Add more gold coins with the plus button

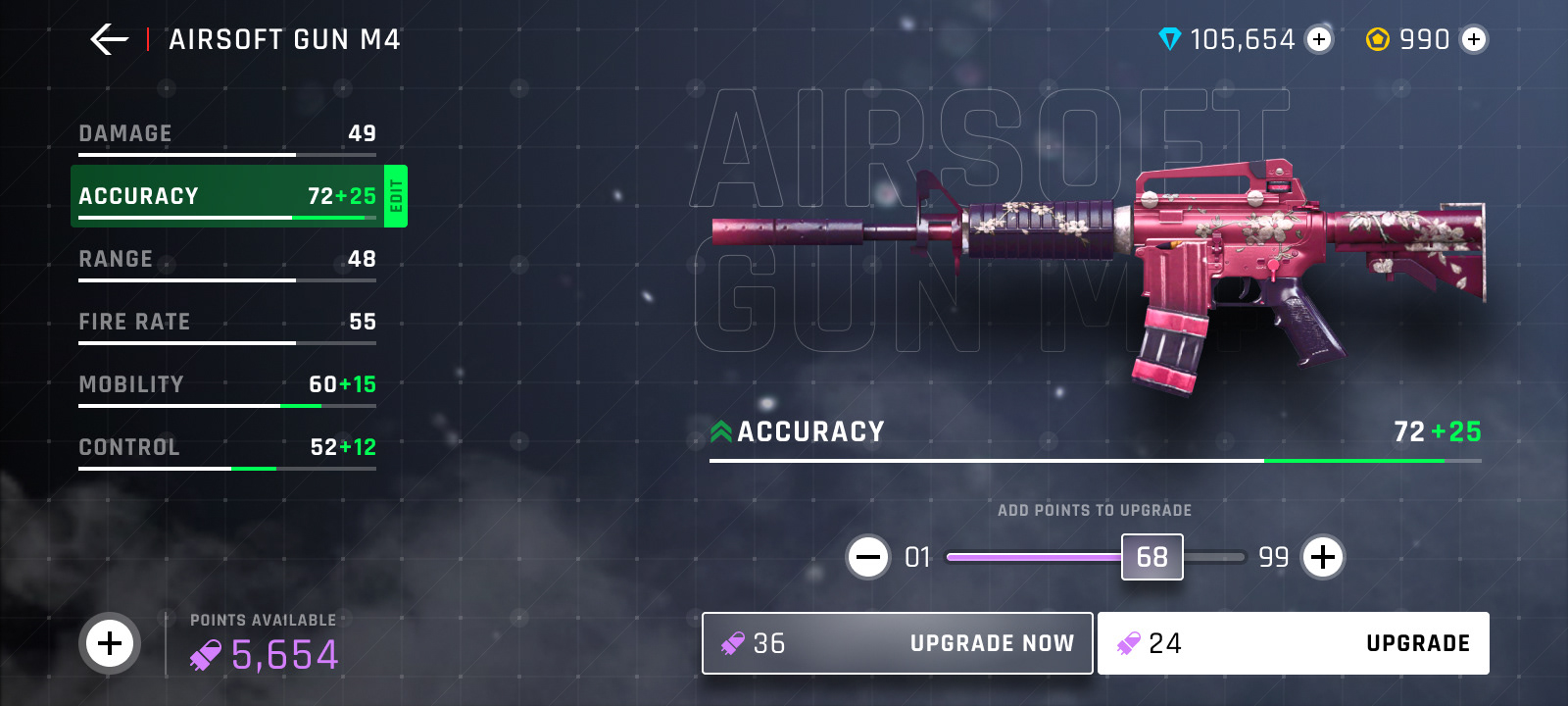coord(1474,39)
